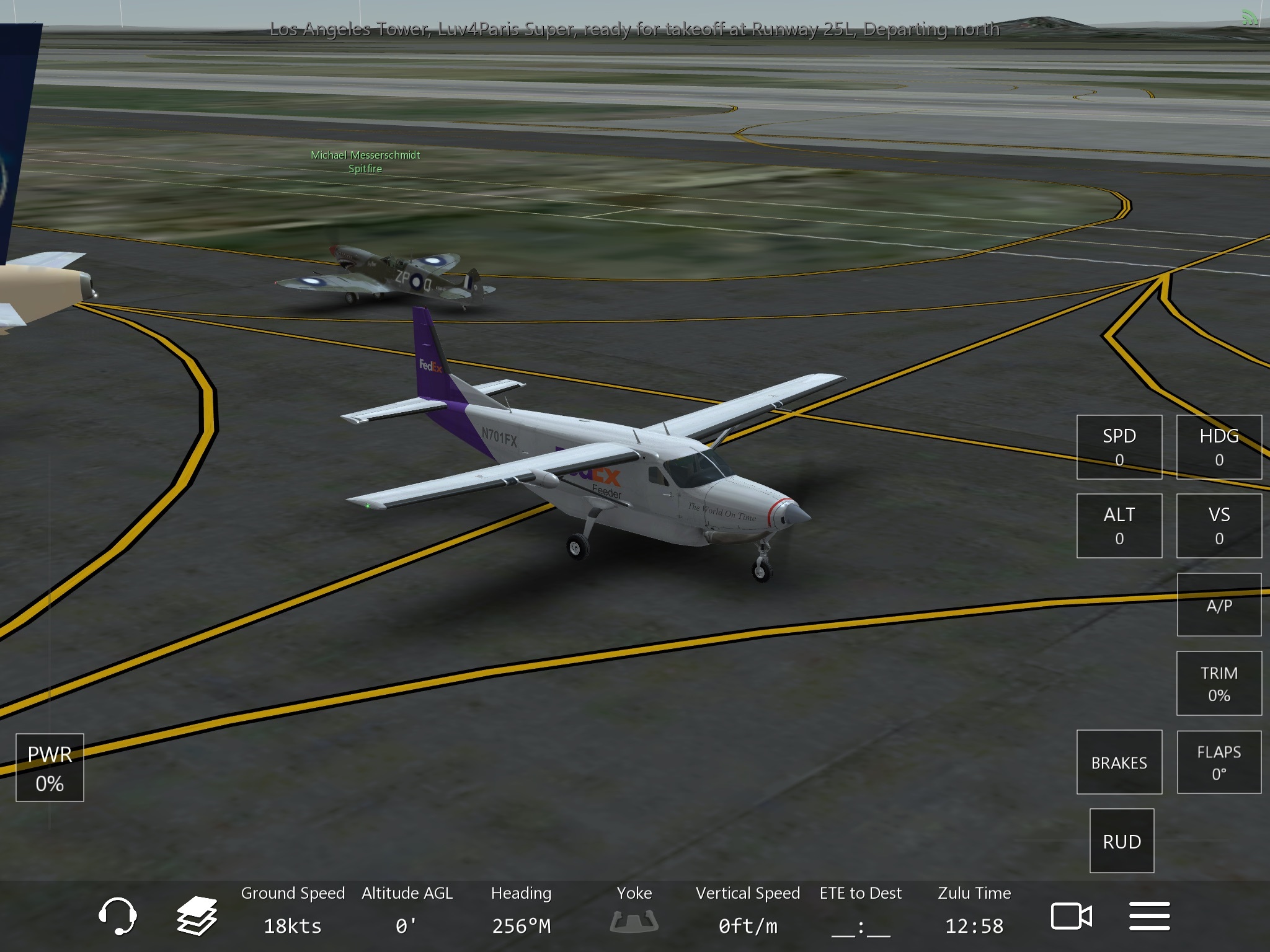Open the stacked layers map icon

[197, 915]
